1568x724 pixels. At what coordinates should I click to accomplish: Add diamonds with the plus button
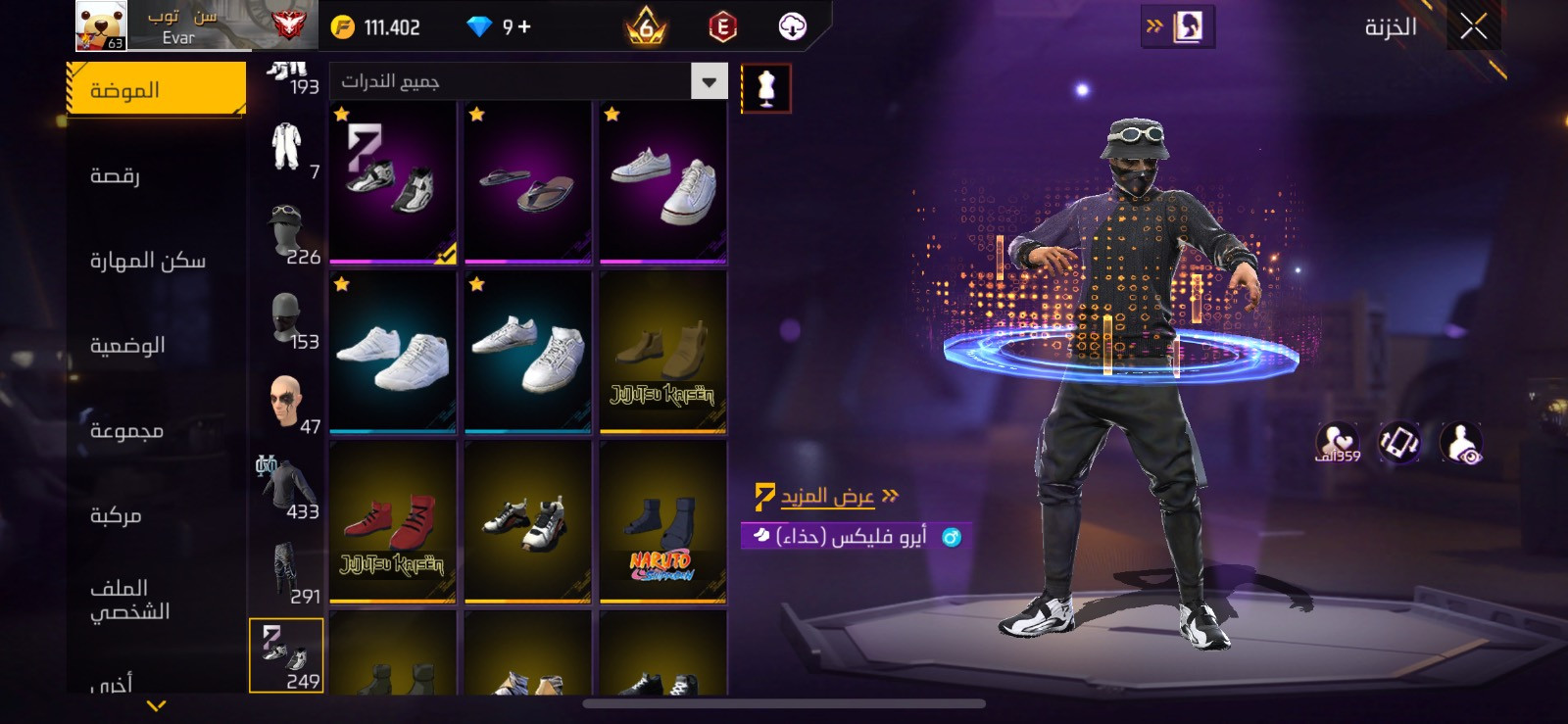click(x=524, y=26)
